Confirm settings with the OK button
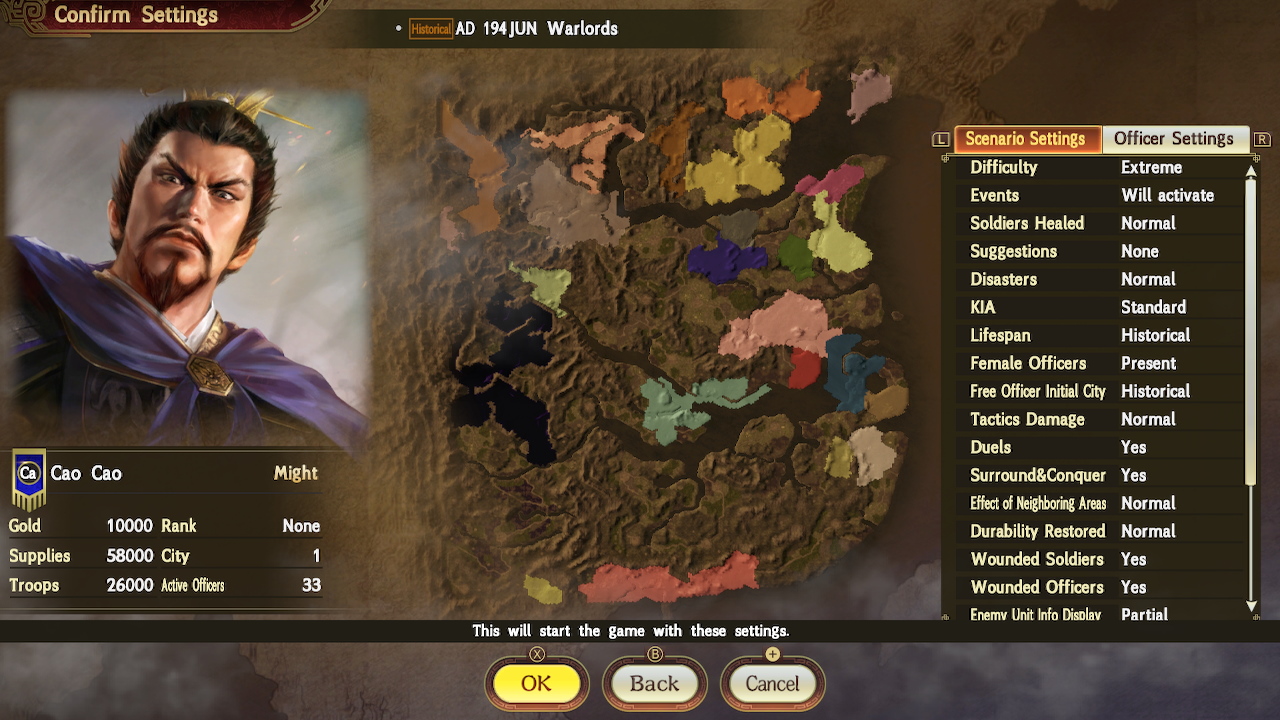The image size is (1280, 720). (537, 684)
